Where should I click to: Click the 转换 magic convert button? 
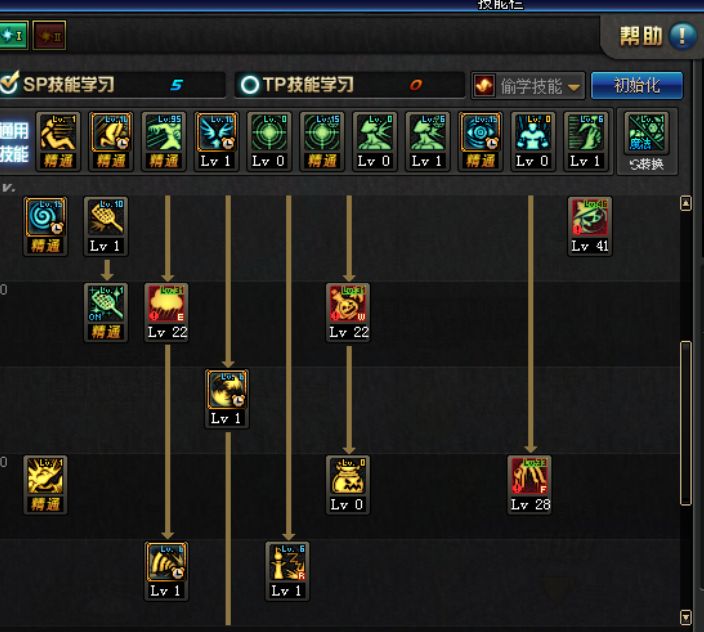pos(646,141)
